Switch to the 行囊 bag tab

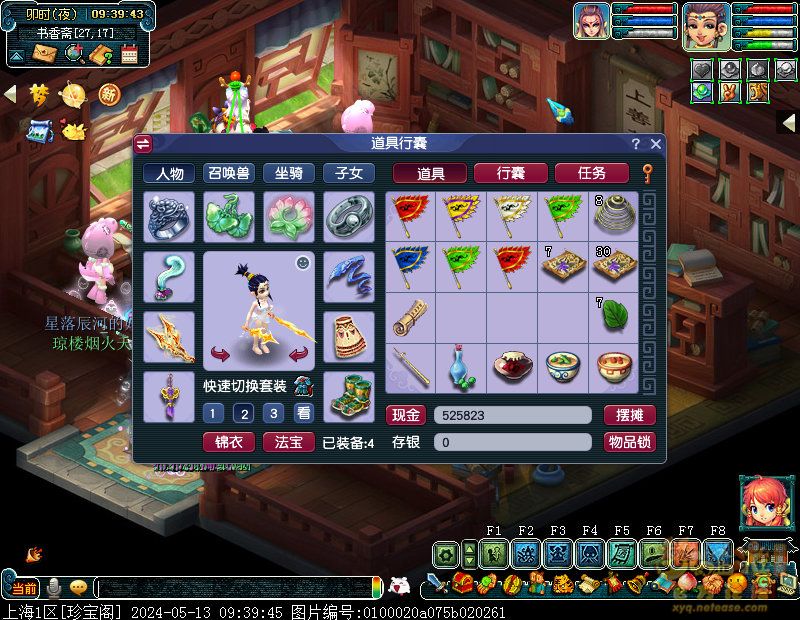(510, 173)
